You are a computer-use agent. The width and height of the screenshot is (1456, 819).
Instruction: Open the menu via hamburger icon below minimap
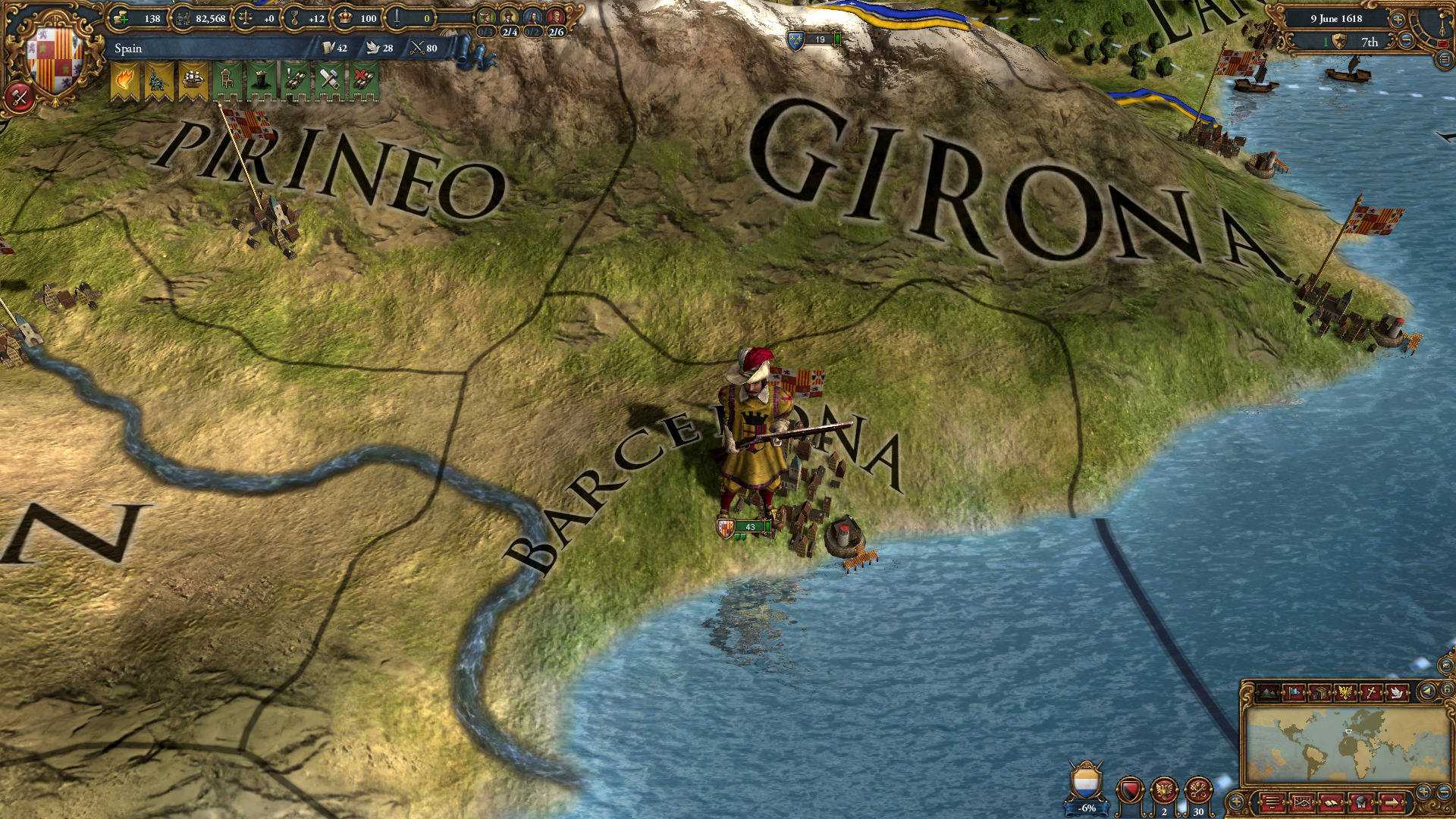click(x=1272, y=802)
